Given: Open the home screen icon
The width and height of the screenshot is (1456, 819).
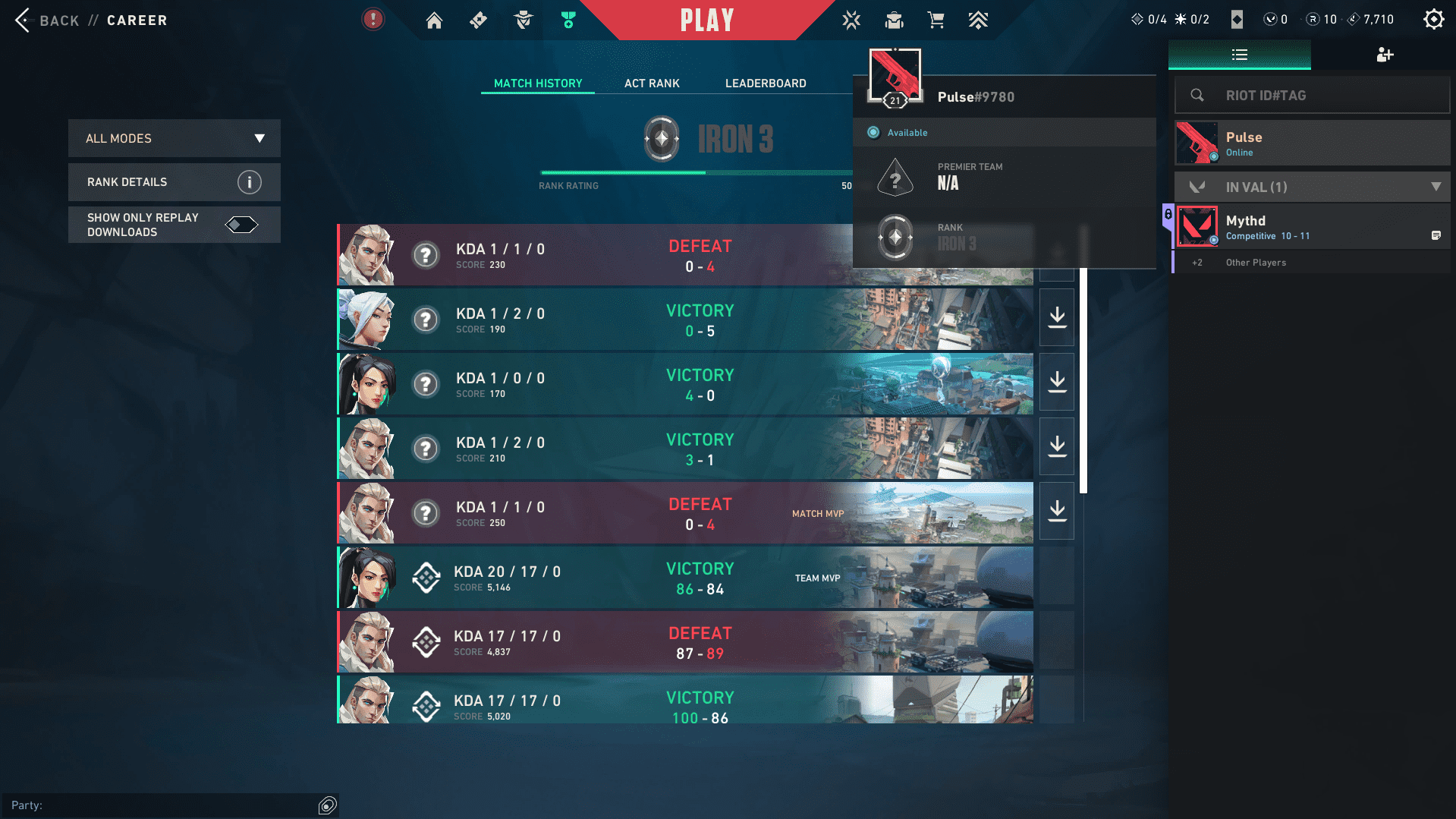Looking at the screenshot, I should 434,20.
